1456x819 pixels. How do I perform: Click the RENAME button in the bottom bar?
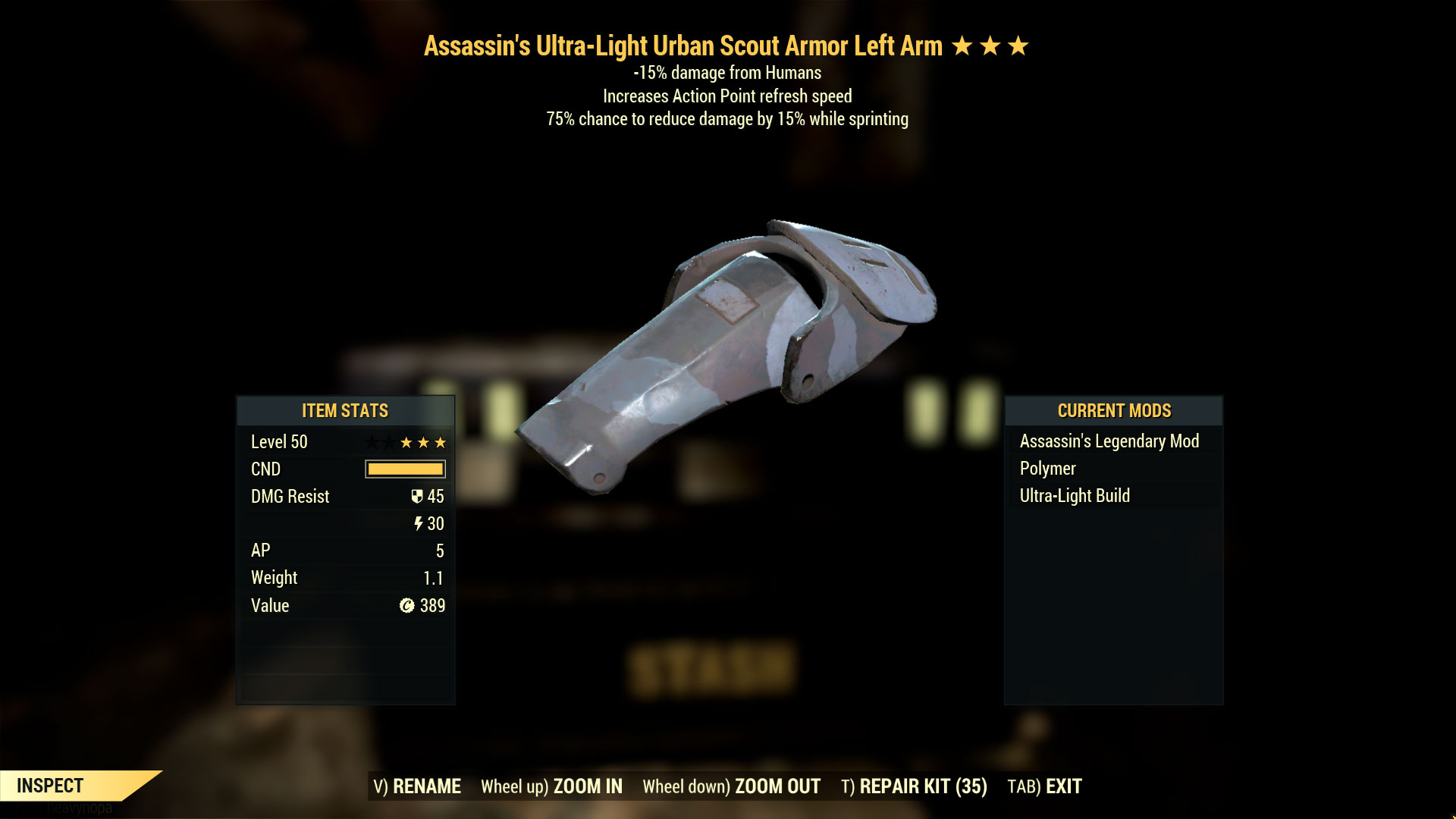point(417,786)
